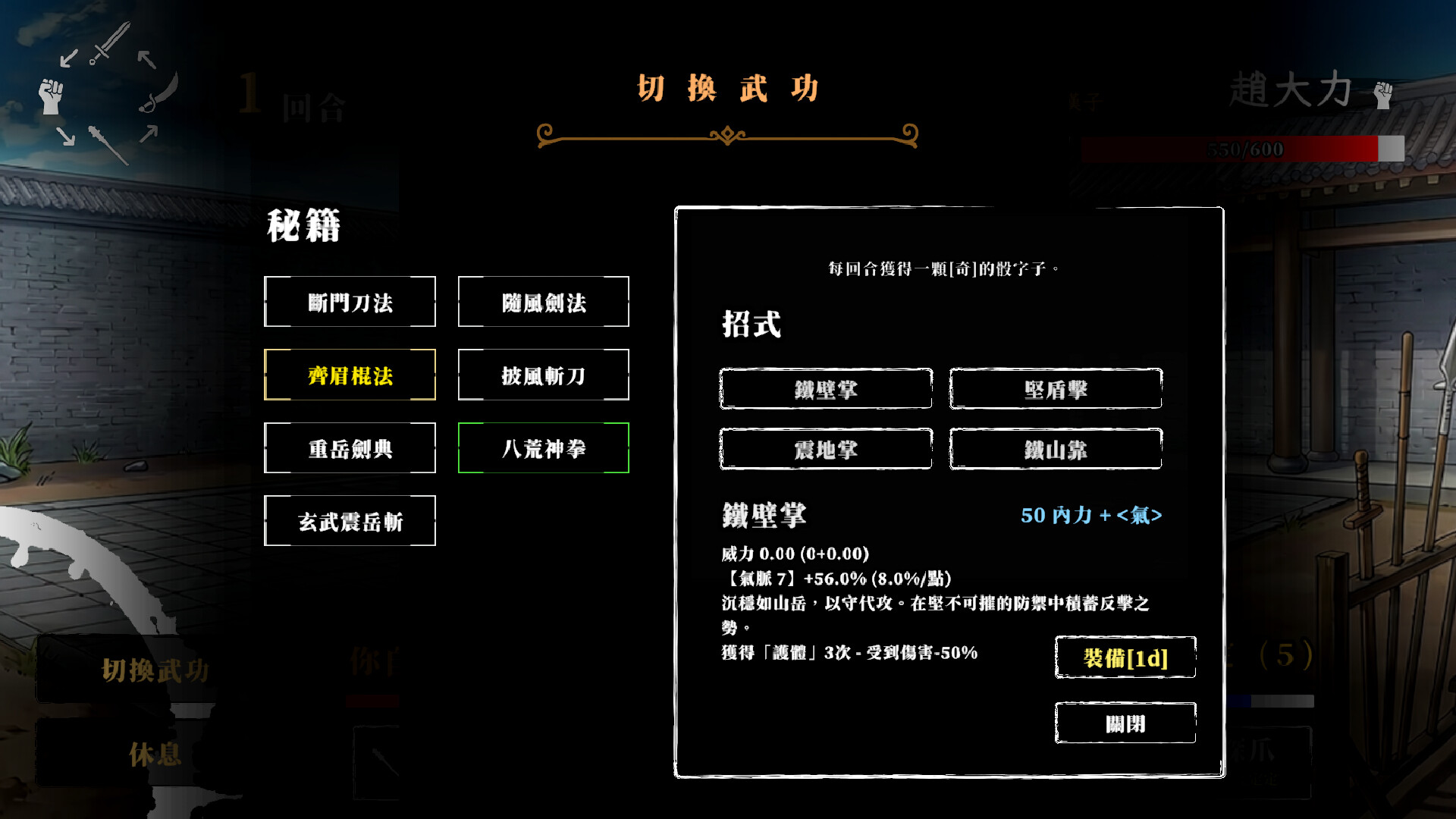Click the upper-right arrow in weapon wheel

pyautogui.click(x=146, y=58)
